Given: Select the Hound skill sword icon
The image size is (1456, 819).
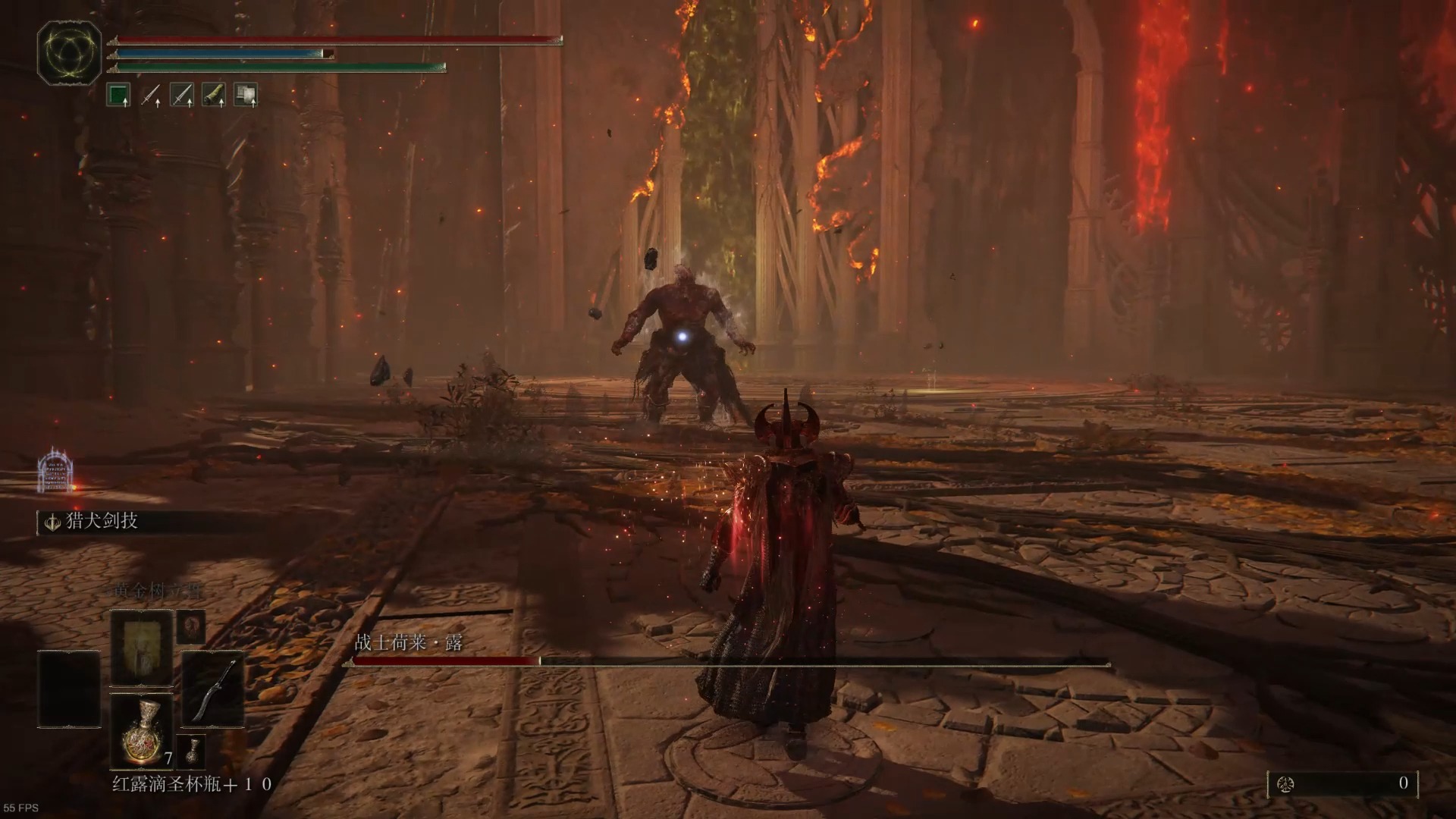Looking at the screenshot, I should 53,522.
